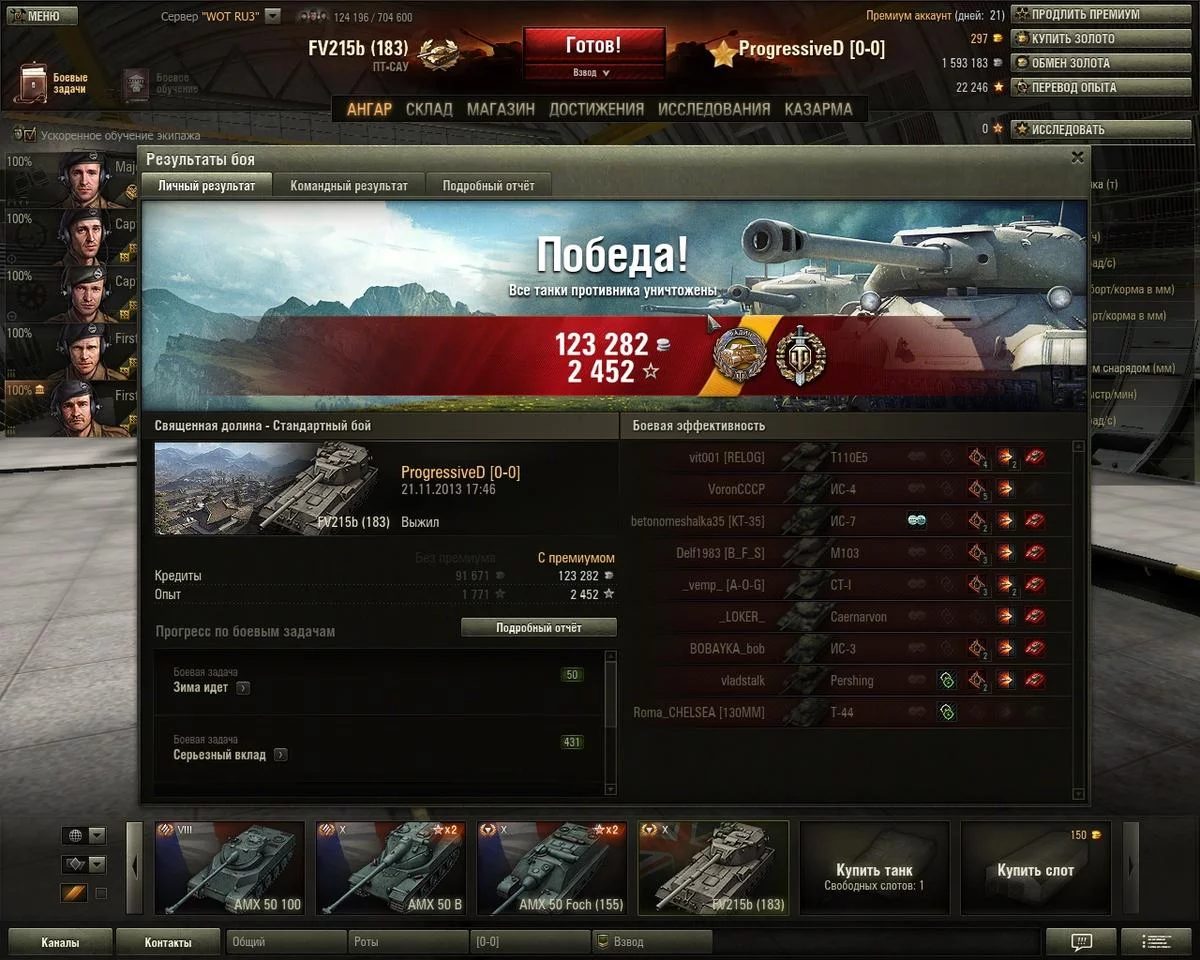The height and width of the screenshot is (960, 1200).
Task: Select Продлить премиум button
Action: [x=1075, y=15]
